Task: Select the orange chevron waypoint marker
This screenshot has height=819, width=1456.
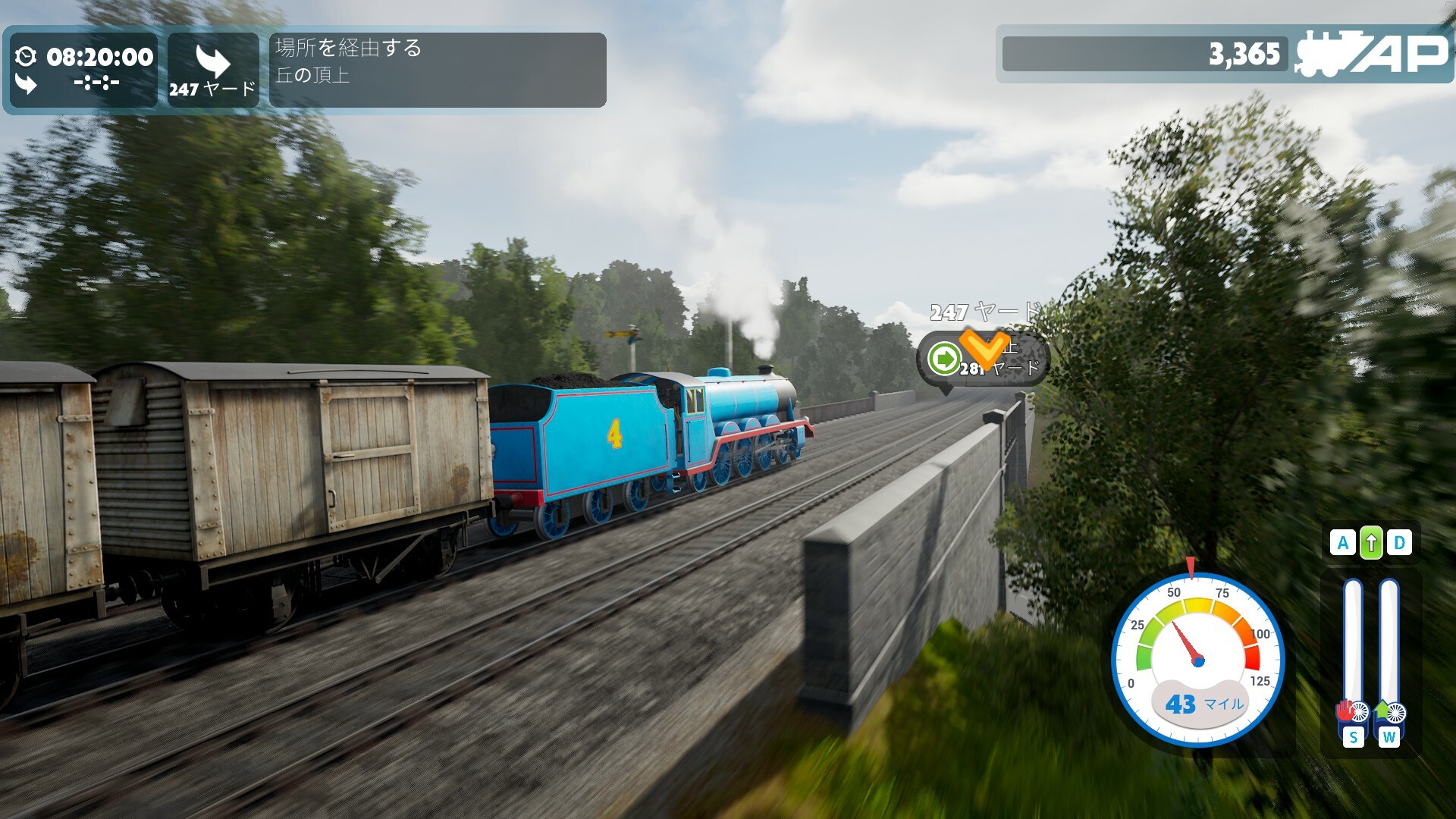Action: click(x=984, y=348)
